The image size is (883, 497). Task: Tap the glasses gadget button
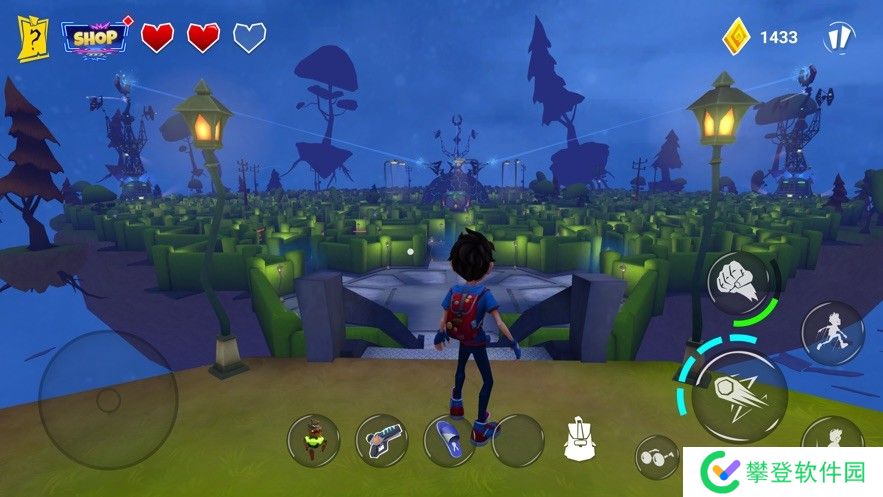click(x=657, y=456)
